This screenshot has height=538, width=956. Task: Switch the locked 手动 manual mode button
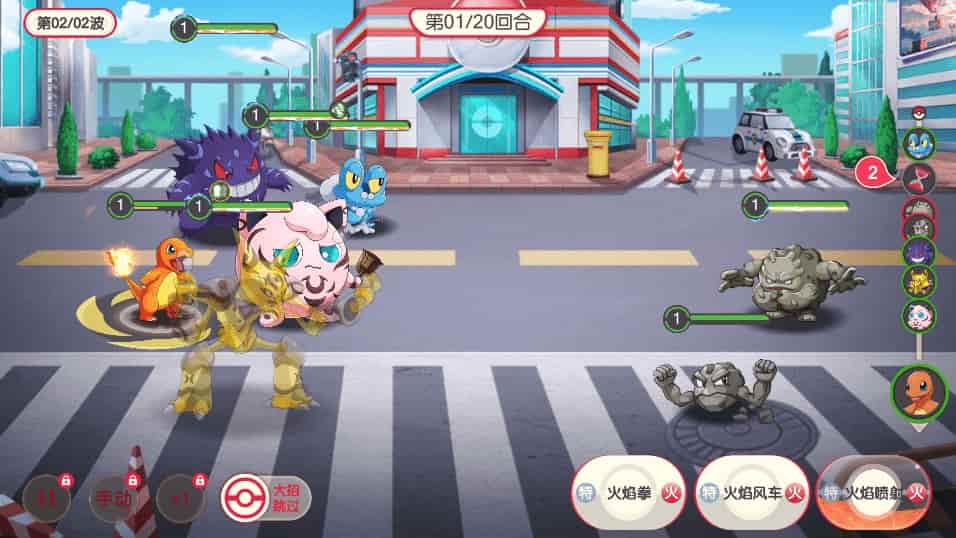pos(112,499)
